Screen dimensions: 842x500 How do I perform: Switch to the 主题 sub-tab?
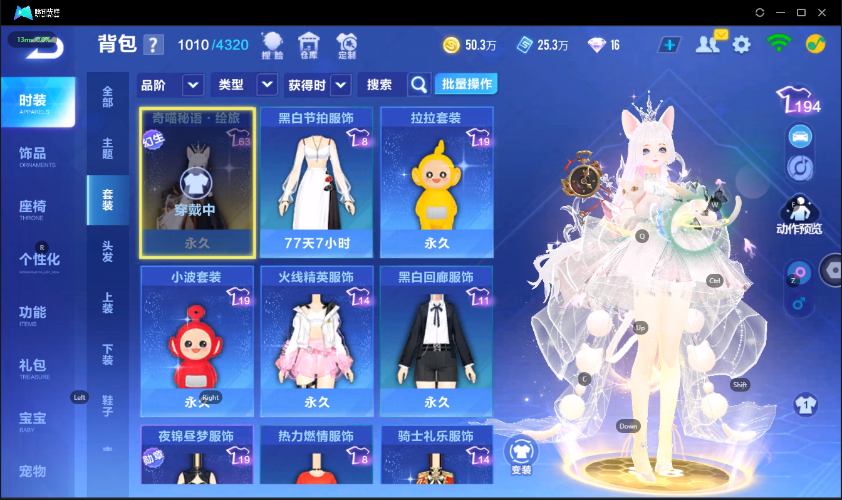107,148
